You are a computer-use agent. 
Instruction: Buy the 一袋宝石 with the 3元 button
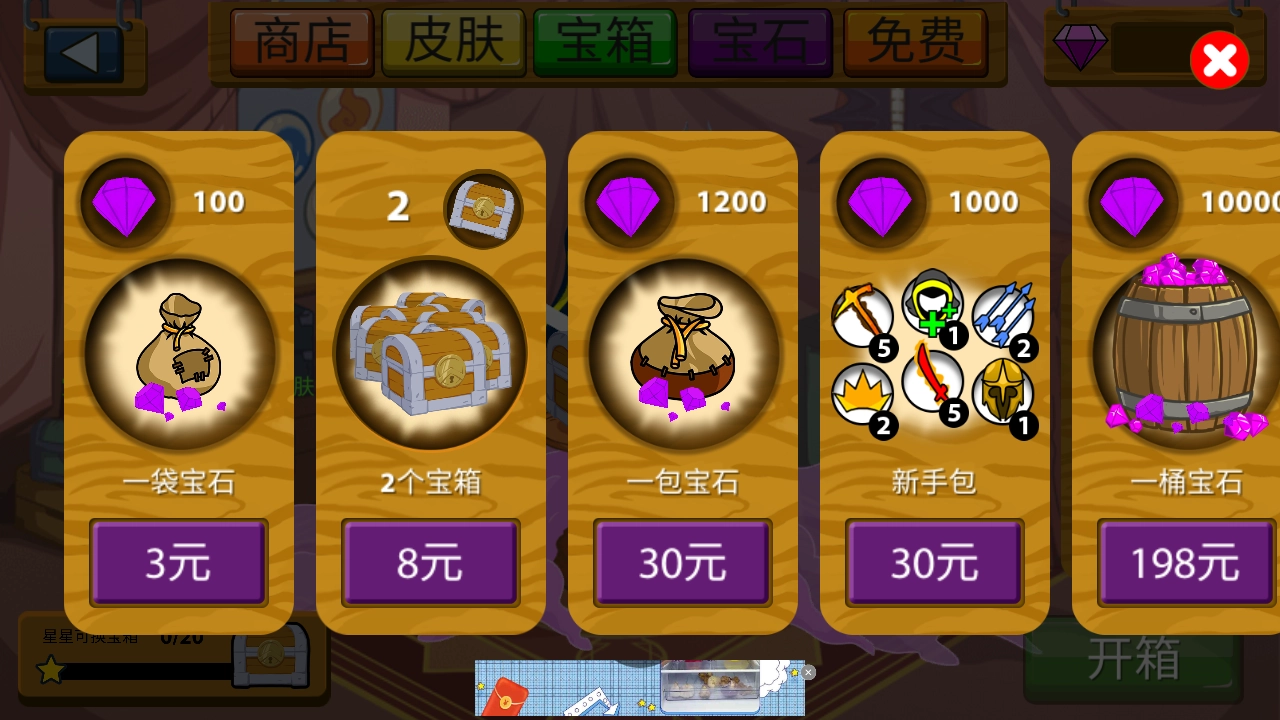pos(178,562)
